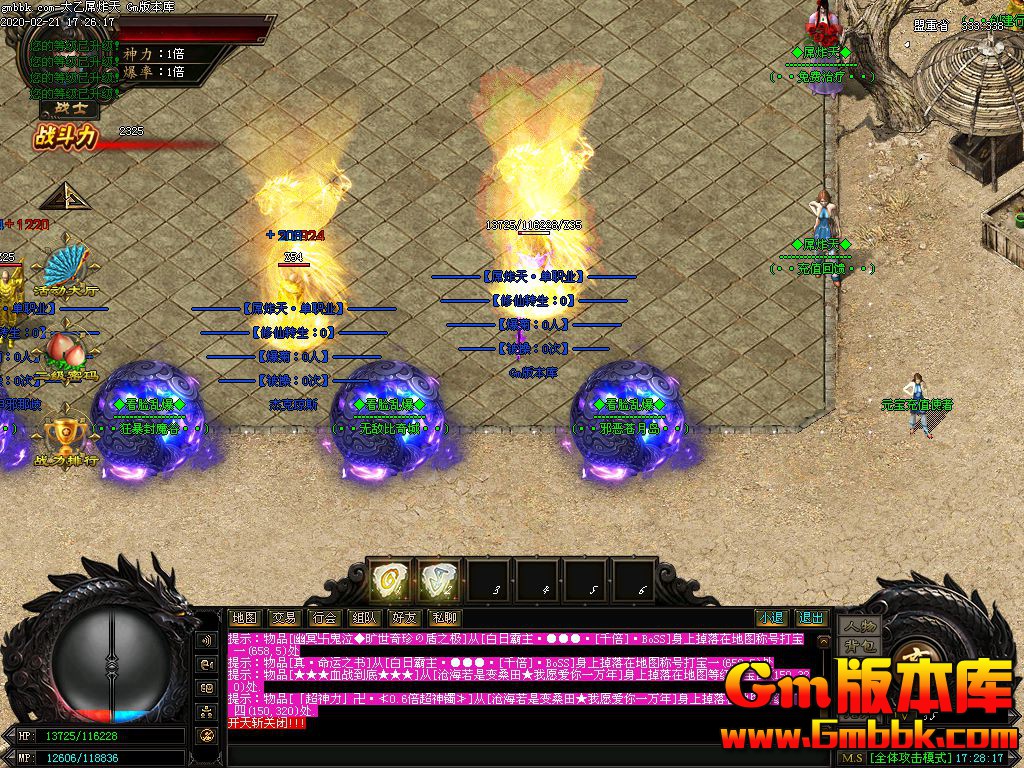
Task: Use the first hotbar scroll item
Action: point(387,579)
